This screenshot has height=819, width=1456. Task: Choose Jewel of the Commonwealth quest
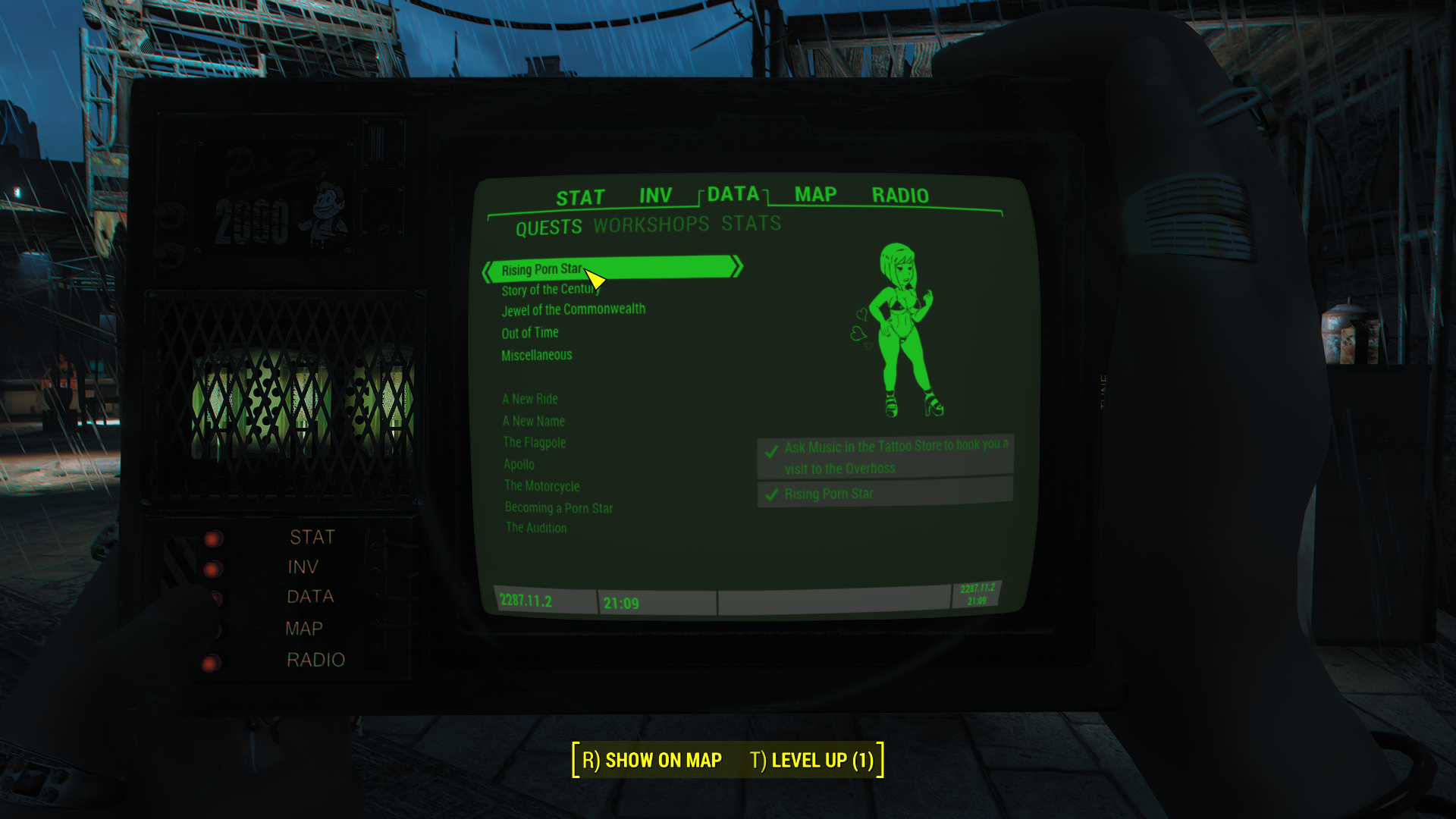[x=573, y=310]
